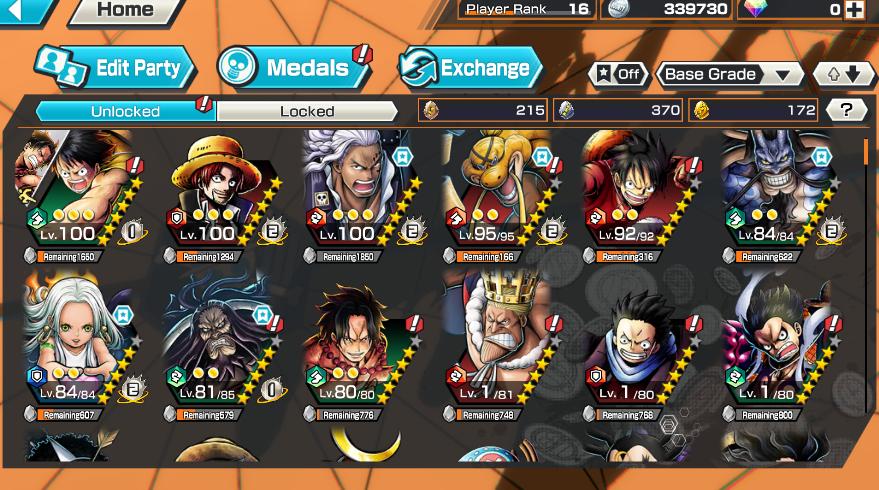Toggle the favorites filter Off button
879x490 pixels.
click(x=617, y=74)
